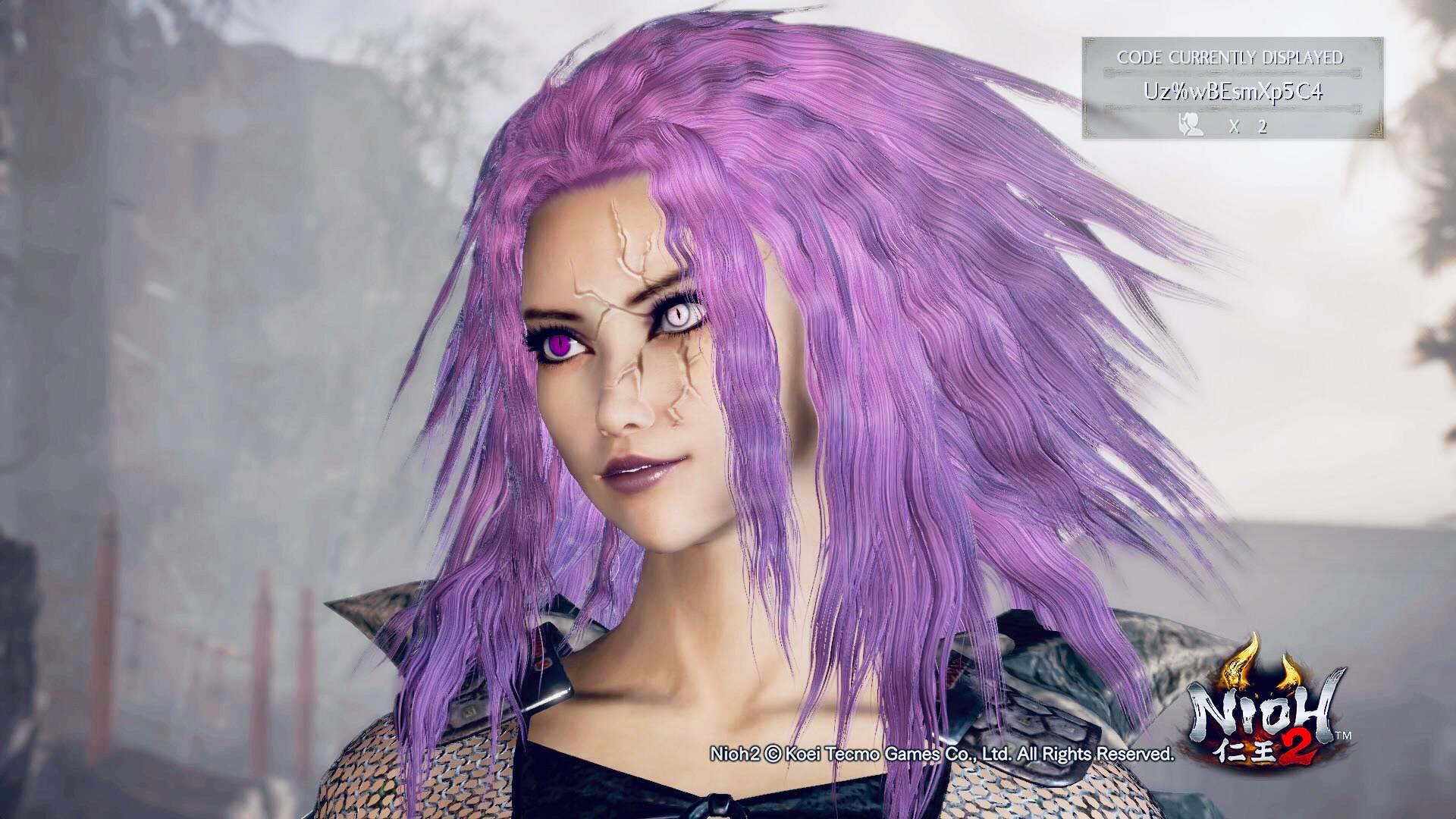Click the usage counter reading X 2

(x=1248, y=126)
